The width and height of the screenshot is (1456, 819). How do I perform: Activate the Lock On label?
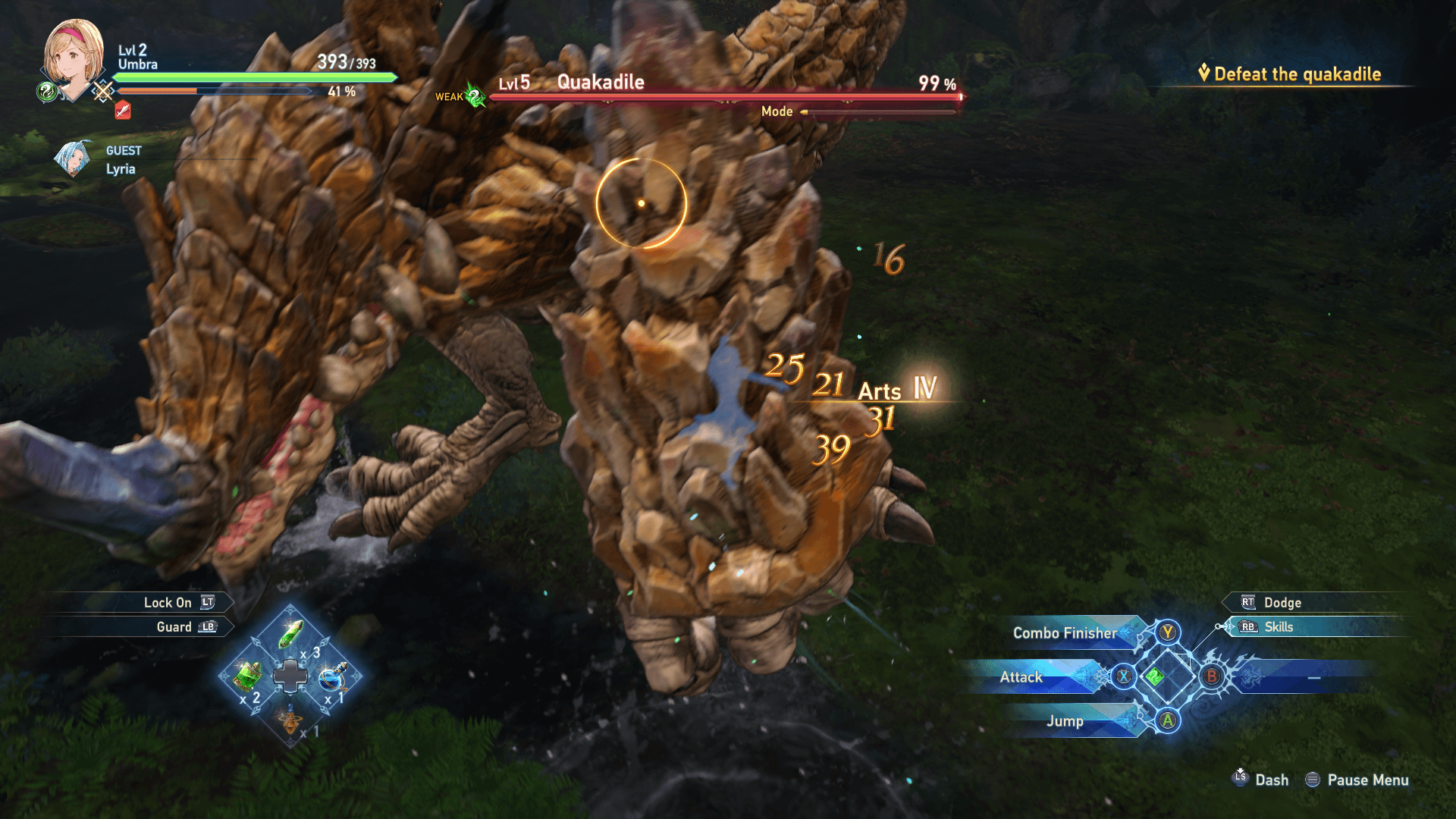click(x=168, y=603)
